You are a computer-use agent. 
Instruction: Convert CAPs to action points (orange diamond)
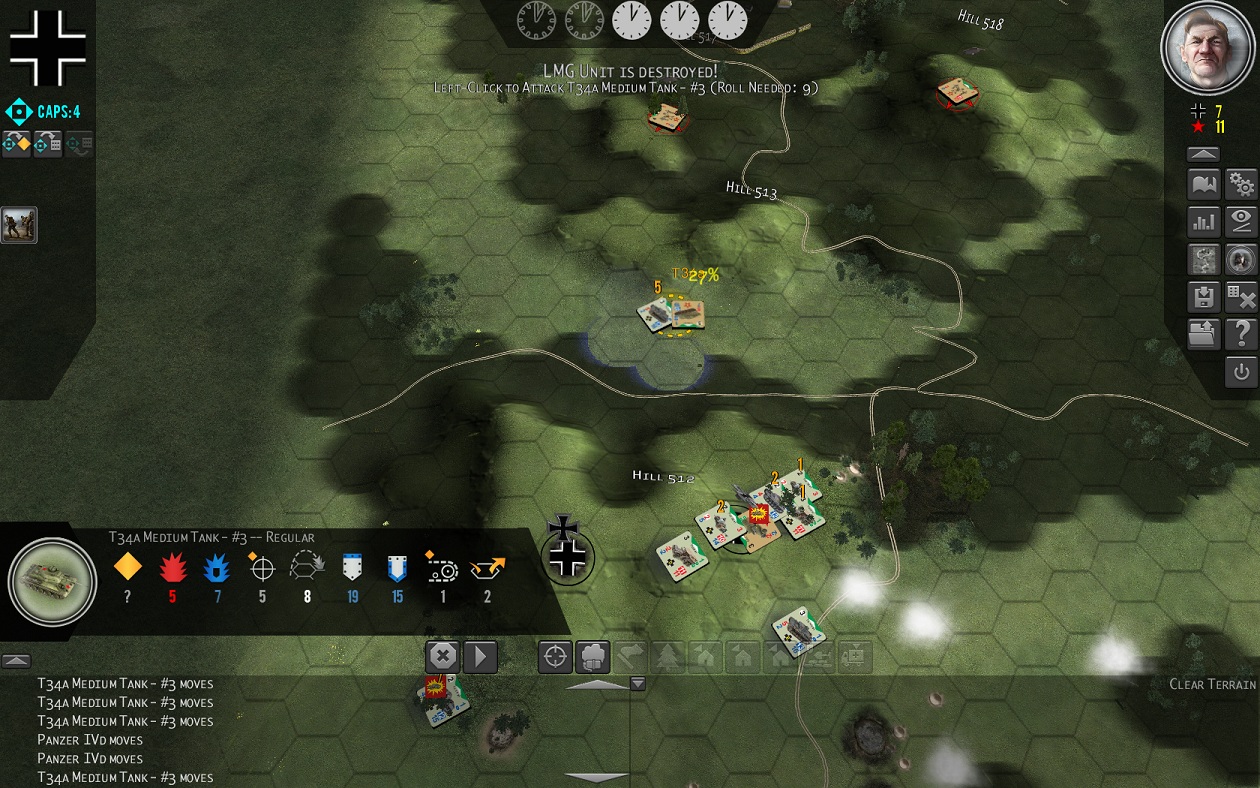pos(16,144)
